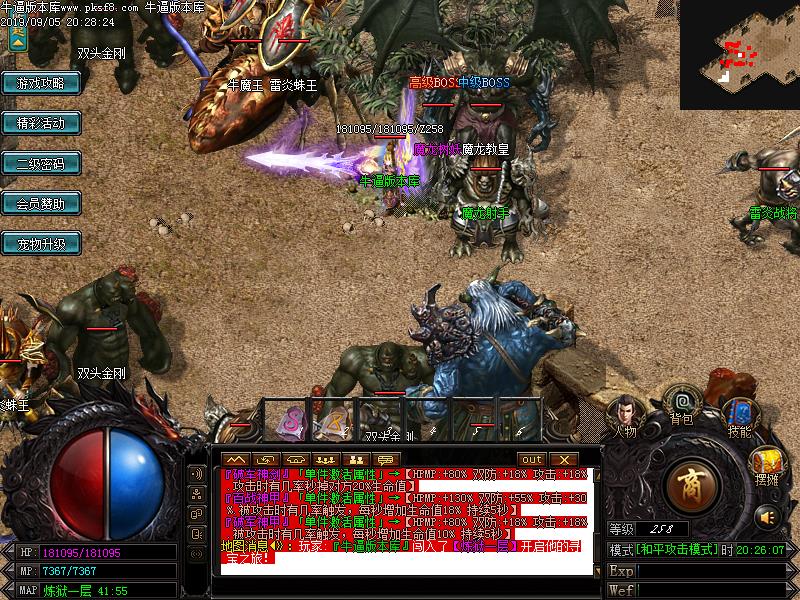Image resolution: width=800 pixels, height=600 pixels.
Task: Show the 技能 skills book
Action: (x=739, y=414)
